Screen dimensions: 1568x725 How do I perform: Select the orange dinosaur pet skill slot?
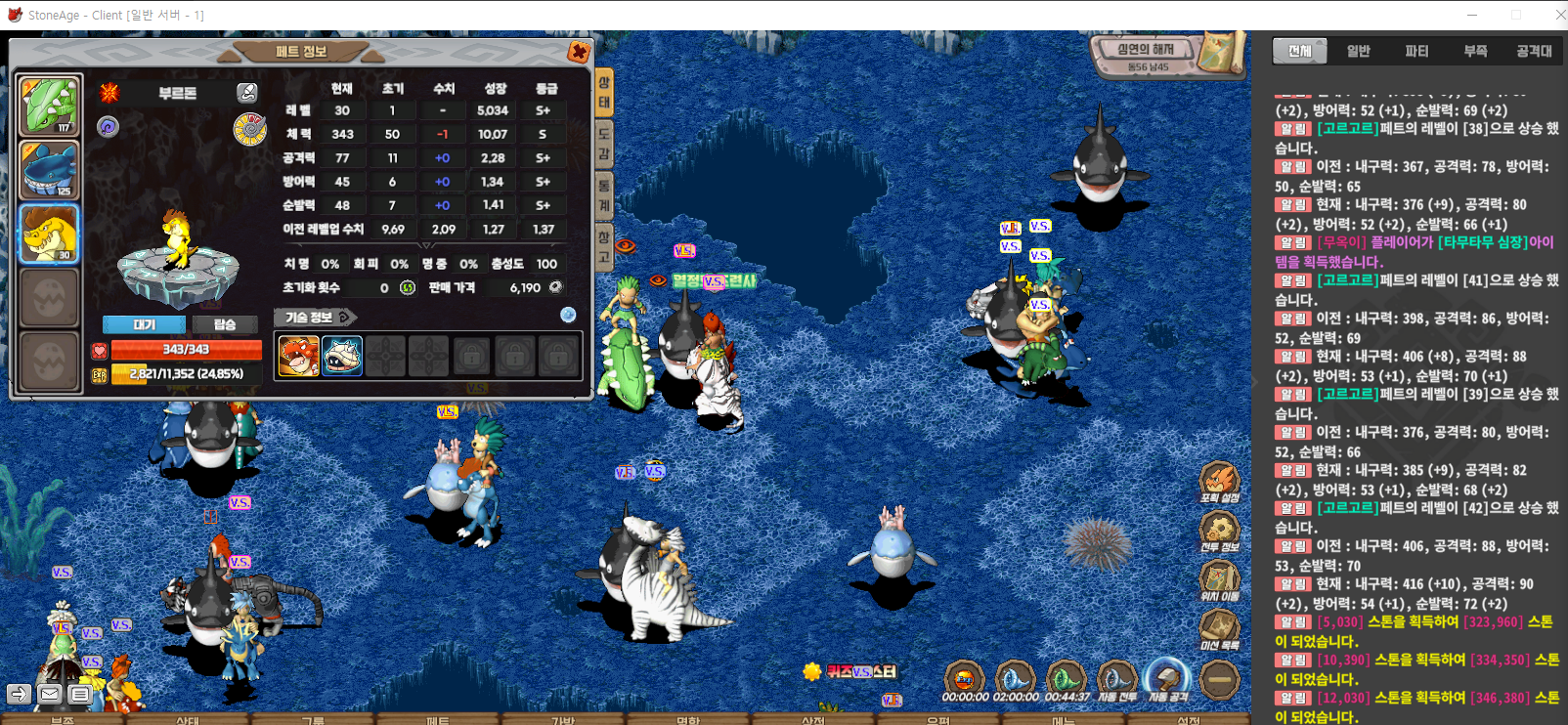click(298, 356)
